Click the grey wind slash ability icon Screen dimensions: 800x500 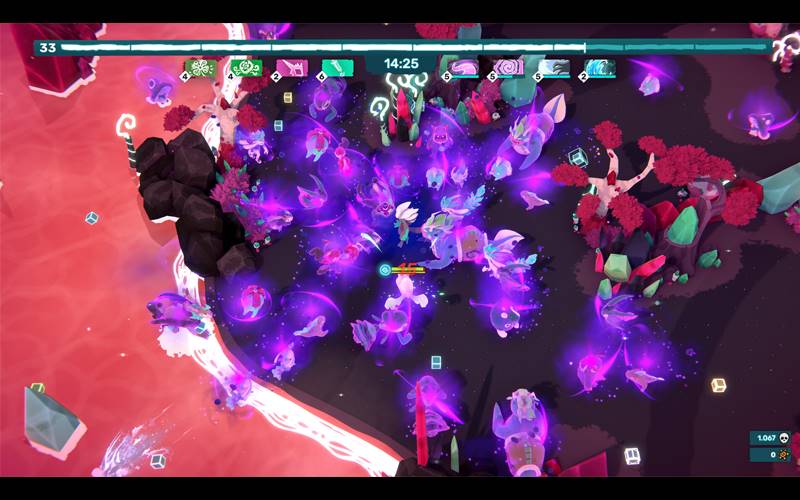coord(555,68)
